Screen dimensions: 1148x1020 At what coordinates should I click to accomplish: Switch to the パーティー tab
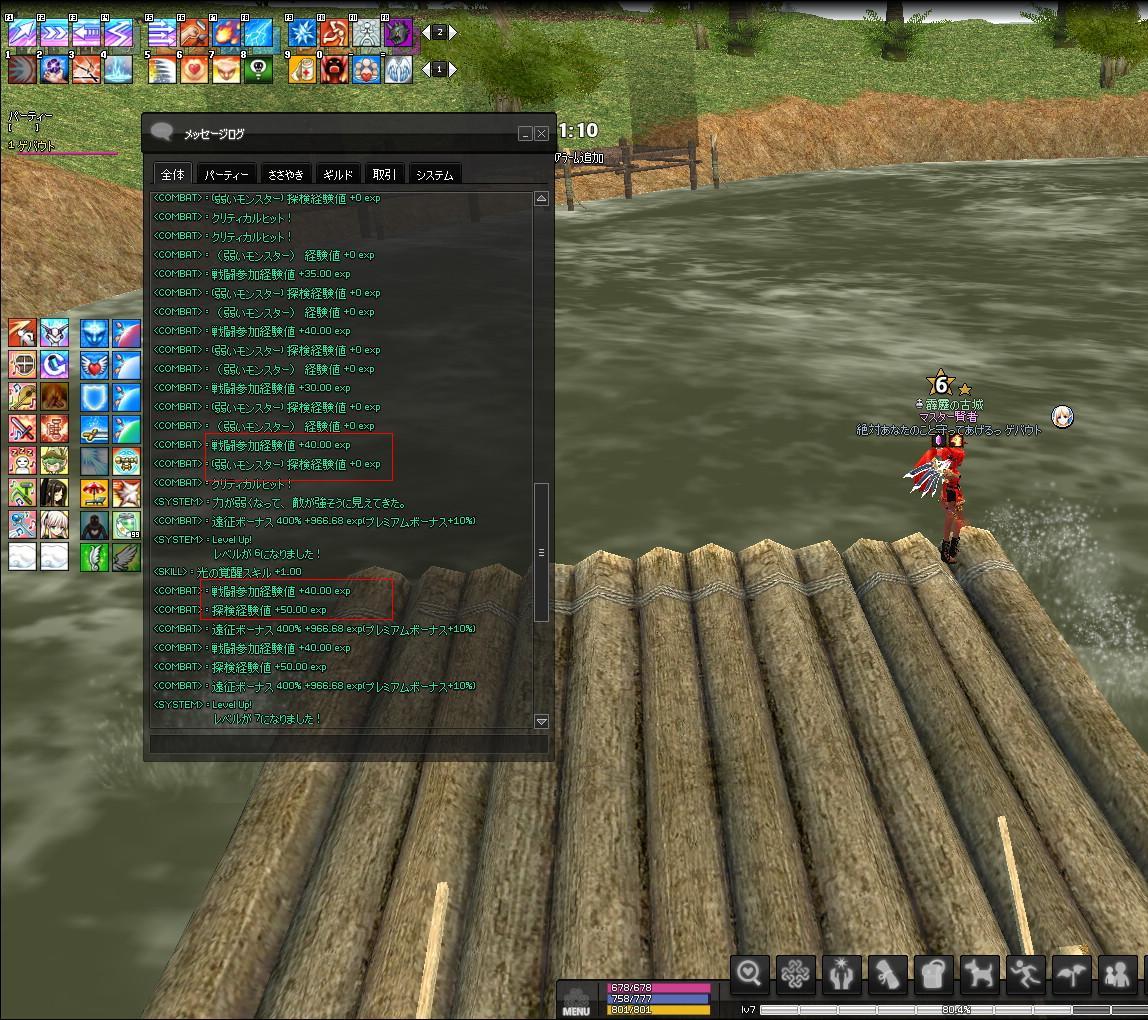tap(227, 175)
